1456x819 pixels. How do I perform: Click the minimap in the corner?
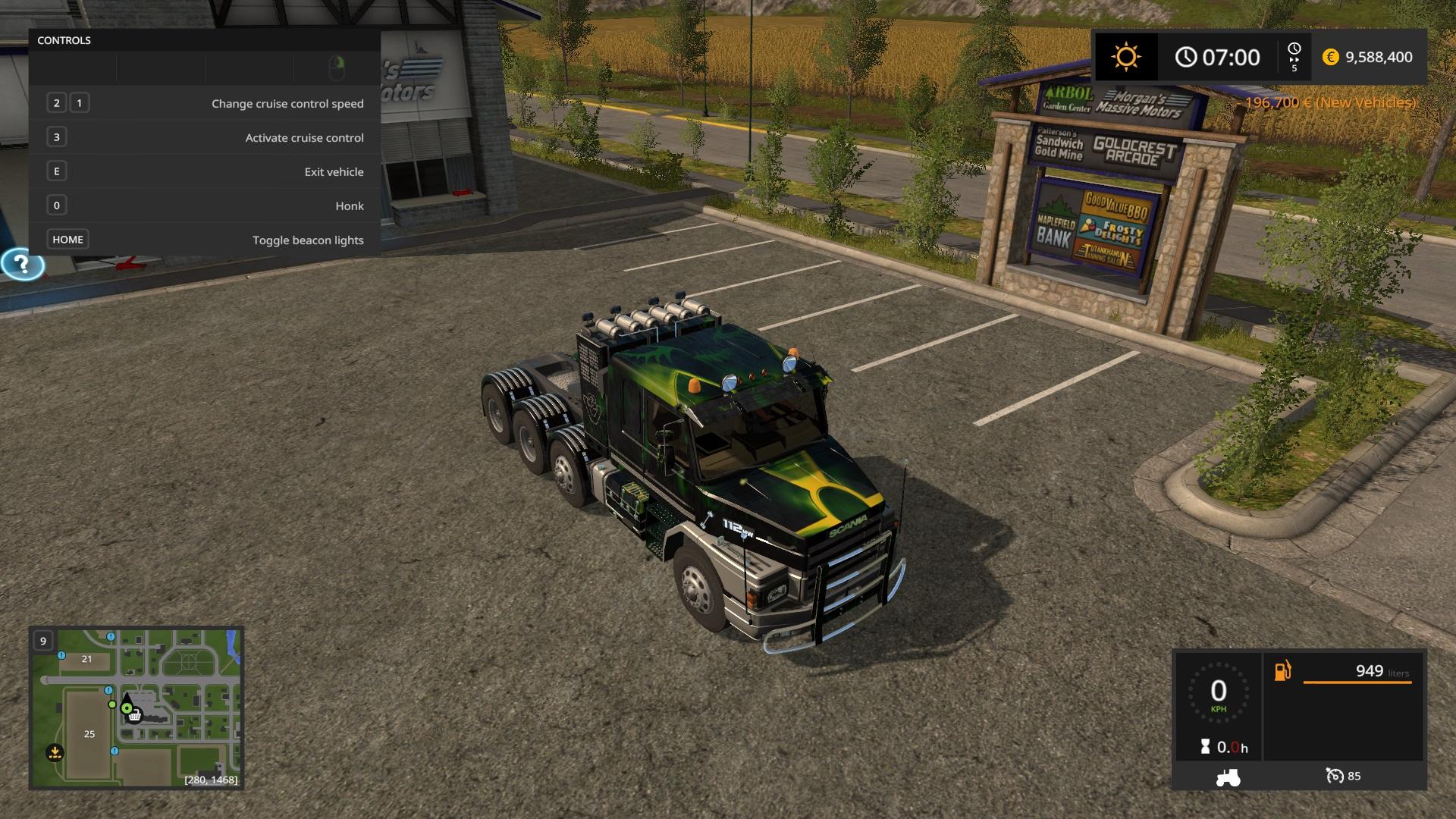pos(136,708)
